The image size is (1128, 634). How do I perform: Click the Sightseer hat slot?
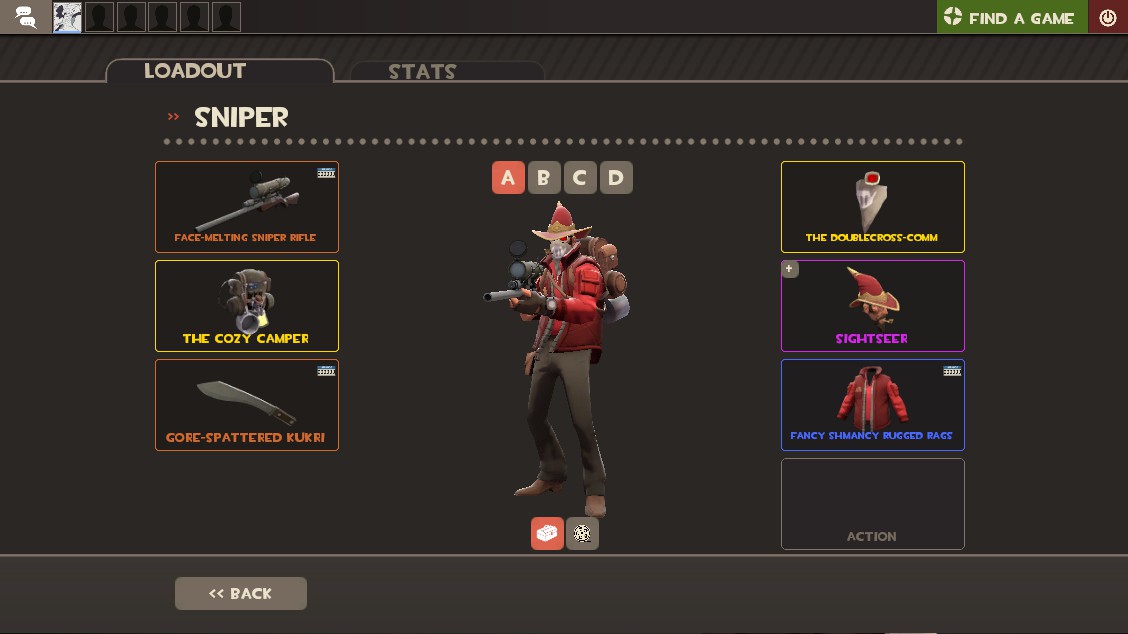click(x=872, y=306)
